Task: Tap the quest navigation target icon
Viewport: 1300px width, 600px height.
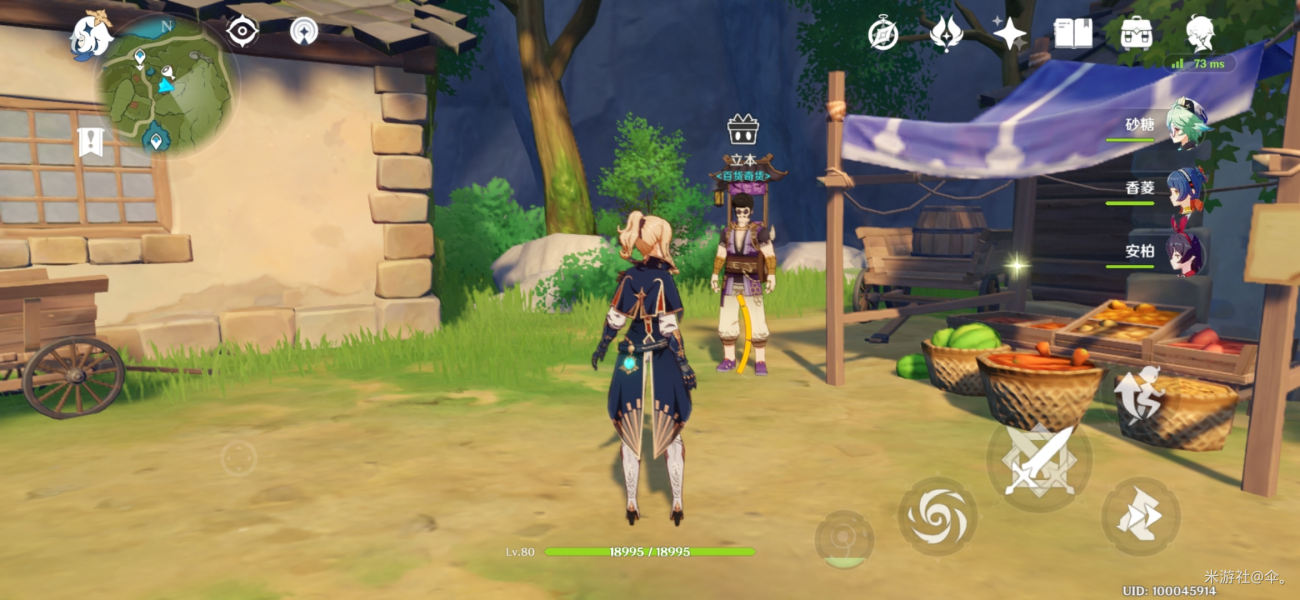Action: tap(304, 32)
